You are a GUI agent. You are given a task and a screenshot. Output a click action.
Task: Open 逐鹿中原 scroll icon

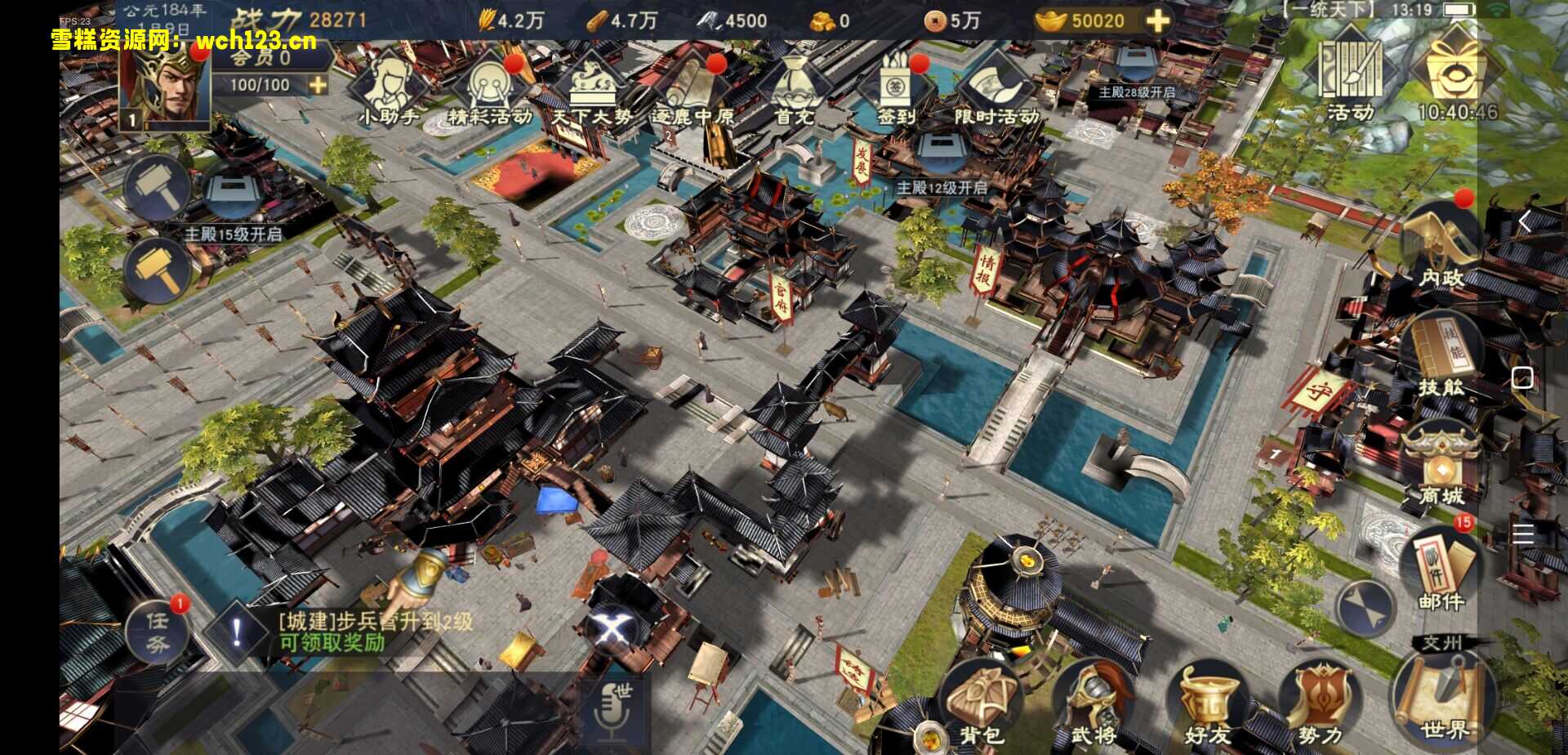coord(693,87)
